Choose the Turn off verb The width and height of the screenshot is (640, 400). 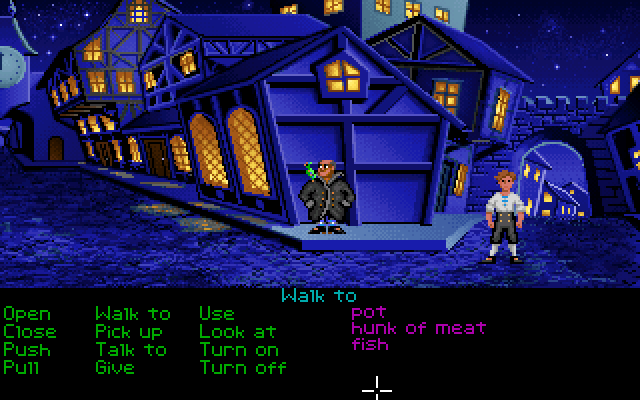click(x=243, y=367)
